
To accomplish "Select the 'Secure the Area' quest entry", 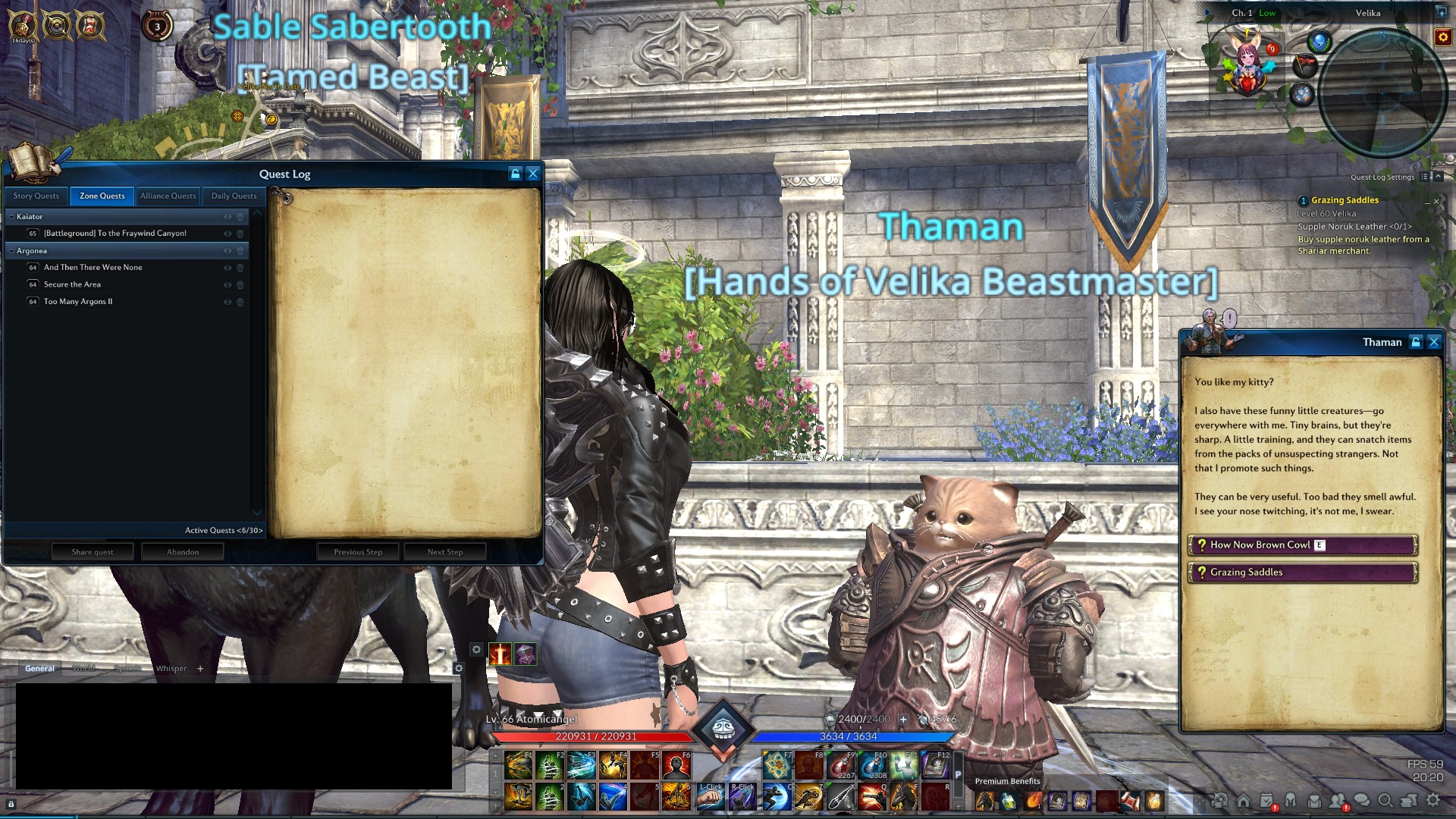I will point(72,284).
